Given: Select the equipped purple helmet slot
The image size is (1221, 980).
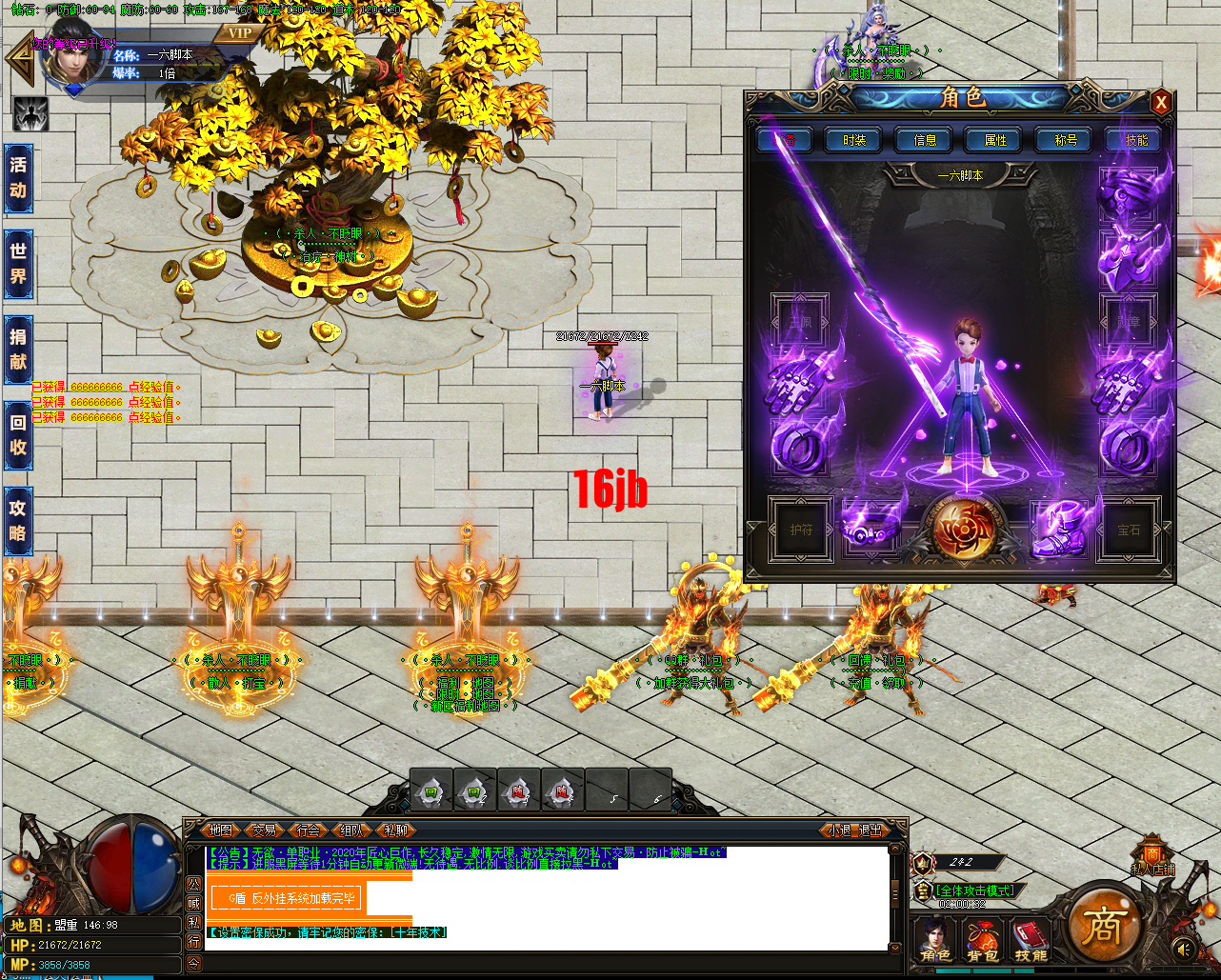Looking at the screenshot, I should (x=1128, y=193).
